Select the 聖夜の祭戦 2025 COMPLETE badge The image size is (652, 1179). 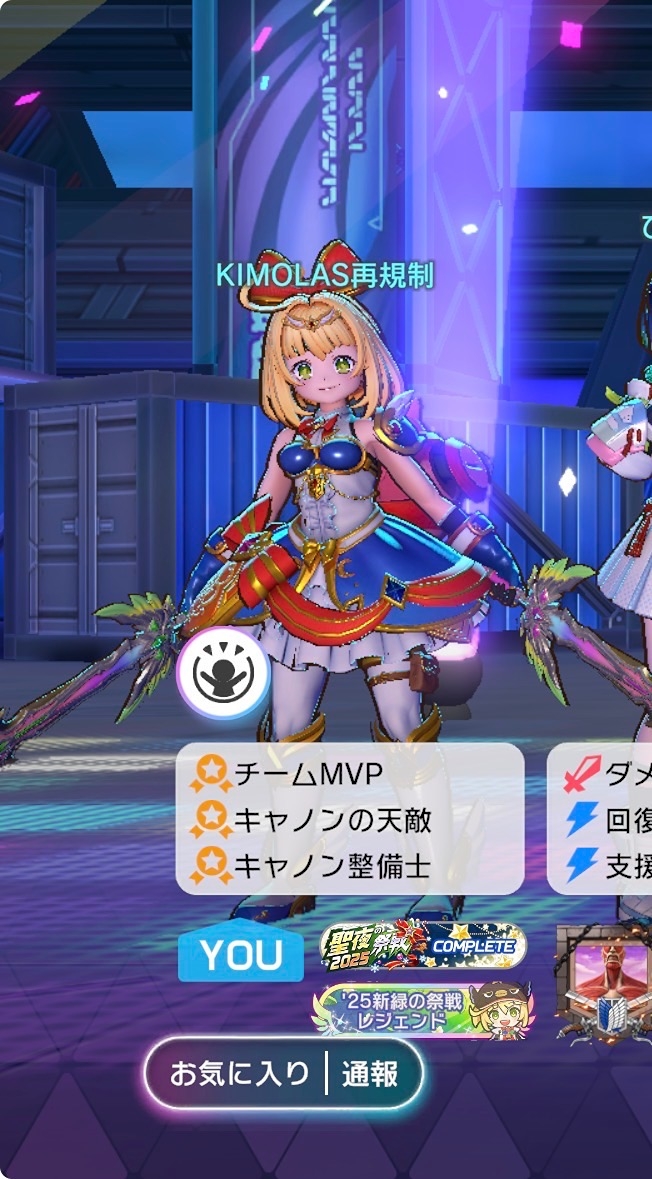423,946
